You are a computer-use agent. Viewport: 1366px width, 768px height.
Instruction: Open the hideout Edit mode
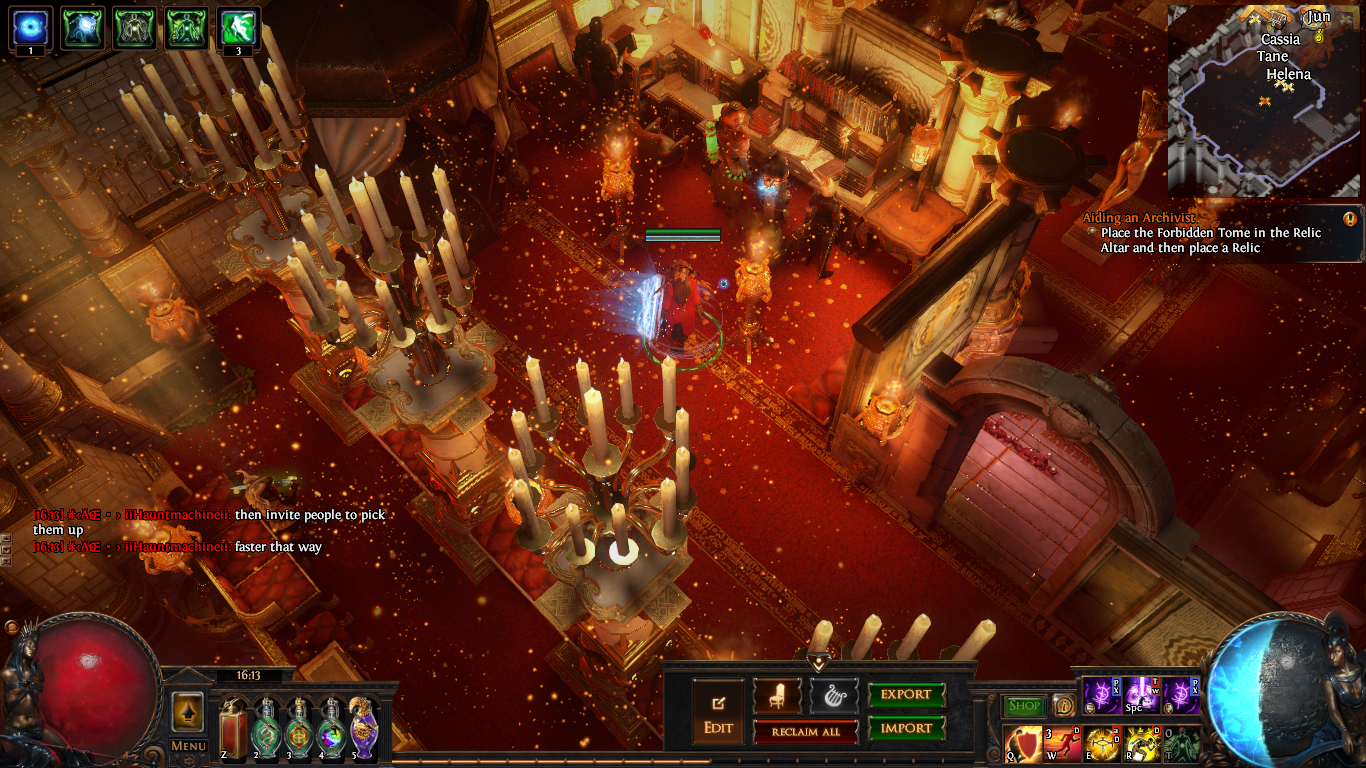click(718, 711)
